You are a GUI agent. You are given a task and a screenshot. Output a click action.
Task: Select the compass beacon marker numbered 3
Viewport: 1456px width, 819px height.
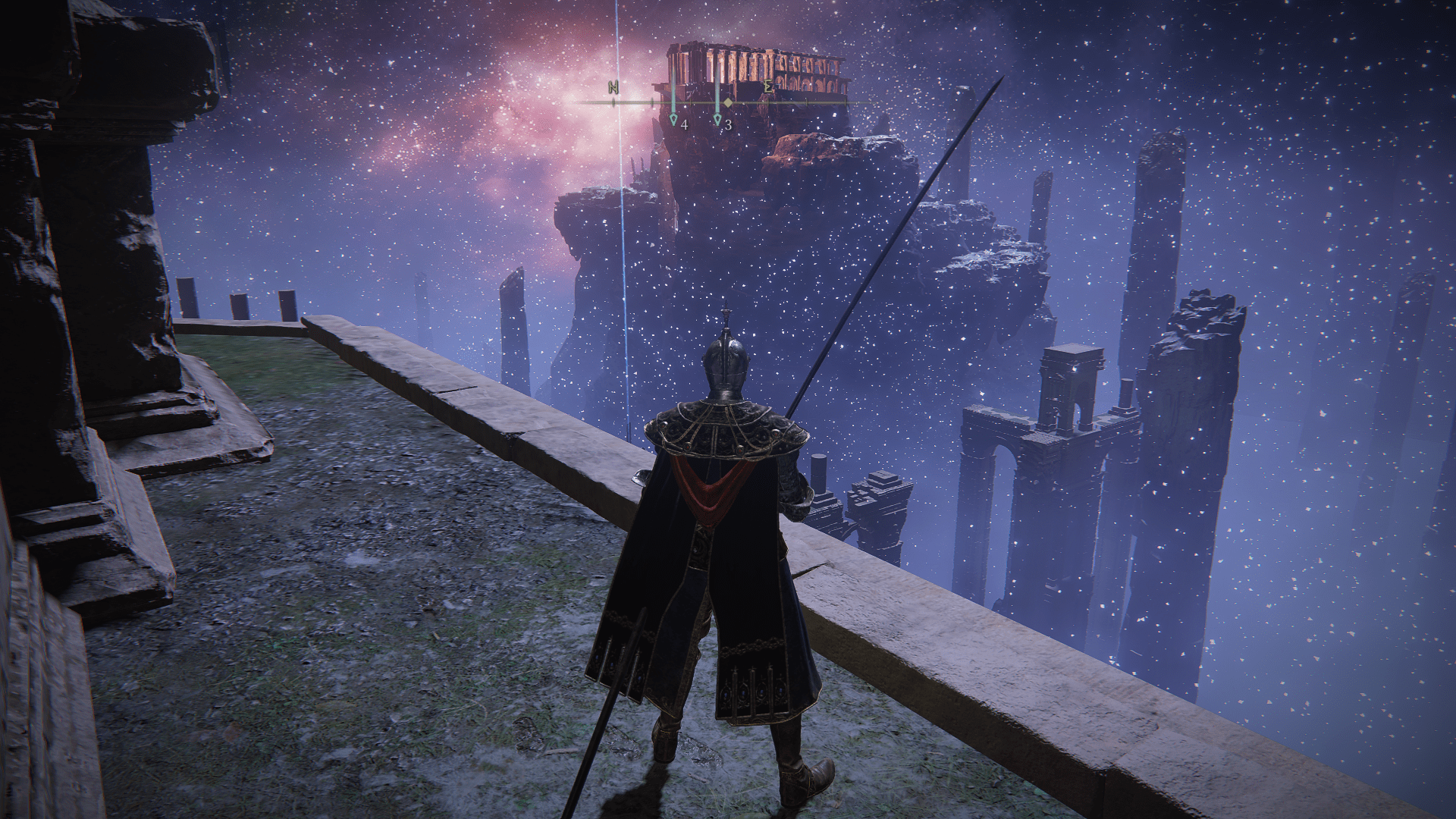click(x=717, y=119)
